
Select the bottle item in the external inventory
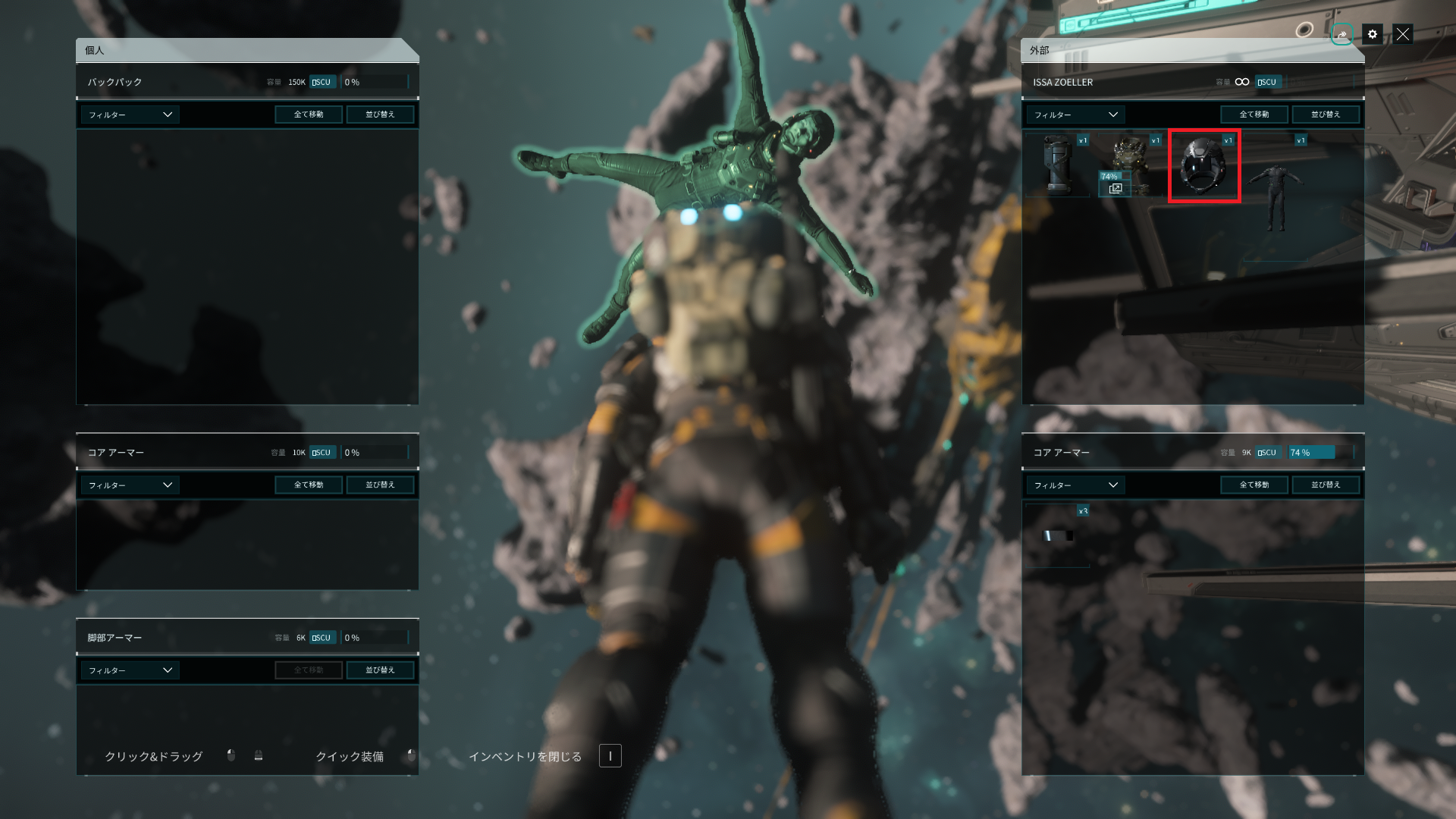1056,165
